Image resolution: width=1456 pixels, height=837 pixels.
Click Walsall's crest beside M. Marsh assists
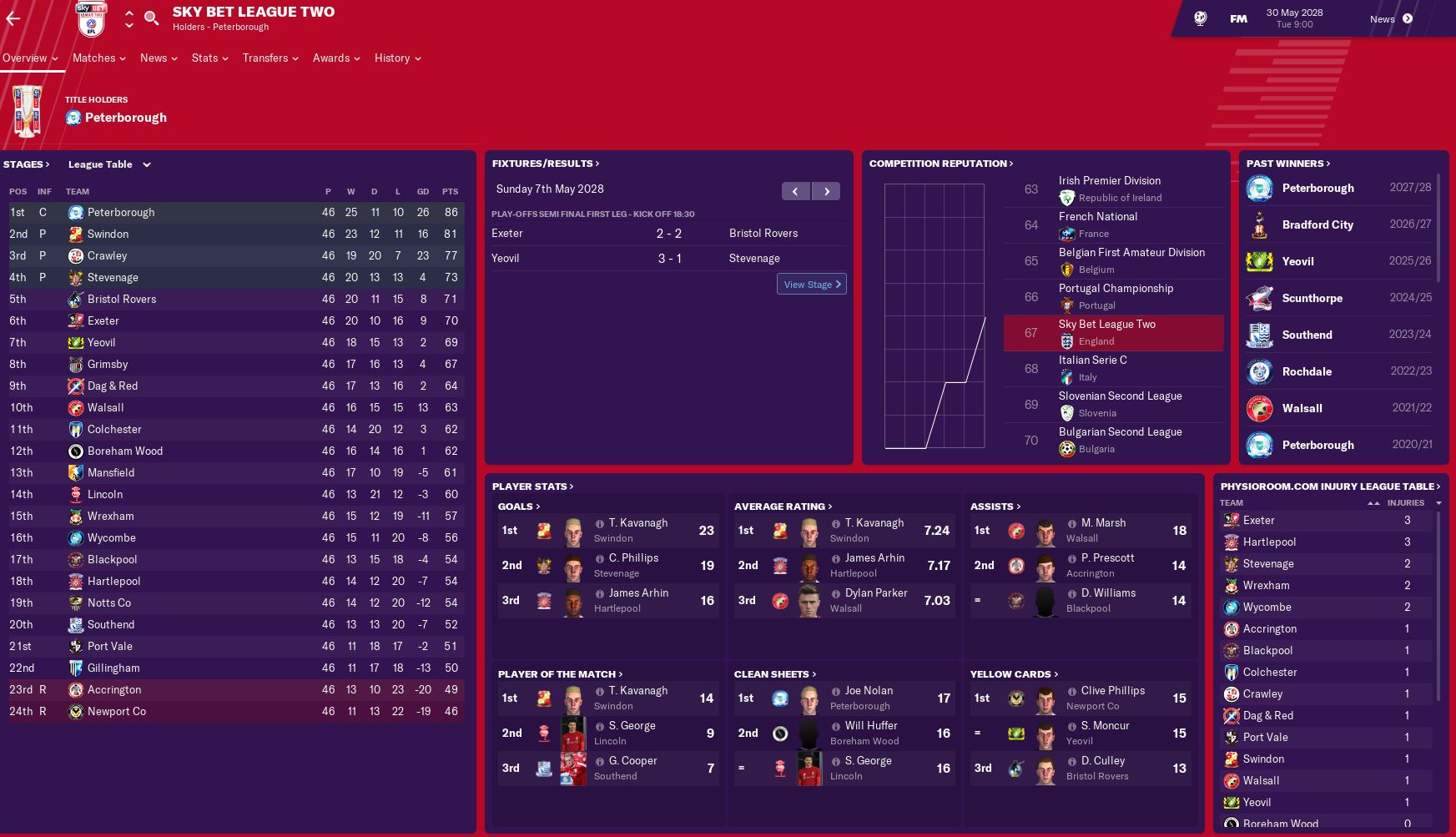pyautogui.click(x=1016, y=531)
